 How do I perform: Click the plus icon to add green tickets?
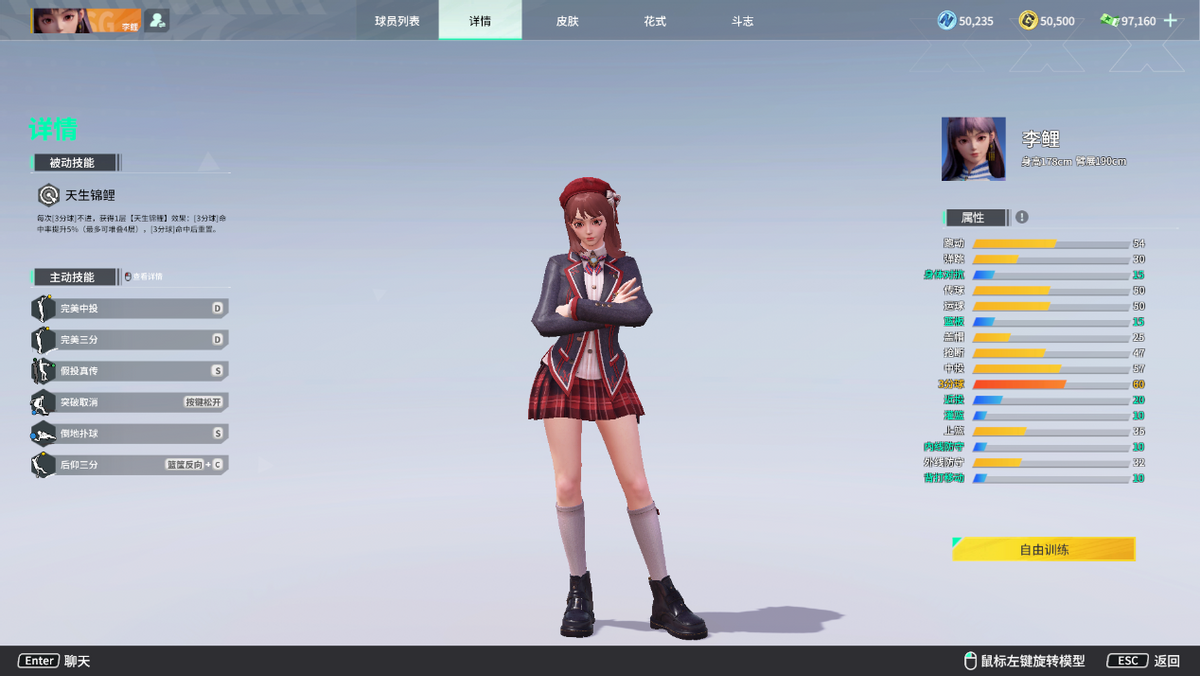point(1171,20)
